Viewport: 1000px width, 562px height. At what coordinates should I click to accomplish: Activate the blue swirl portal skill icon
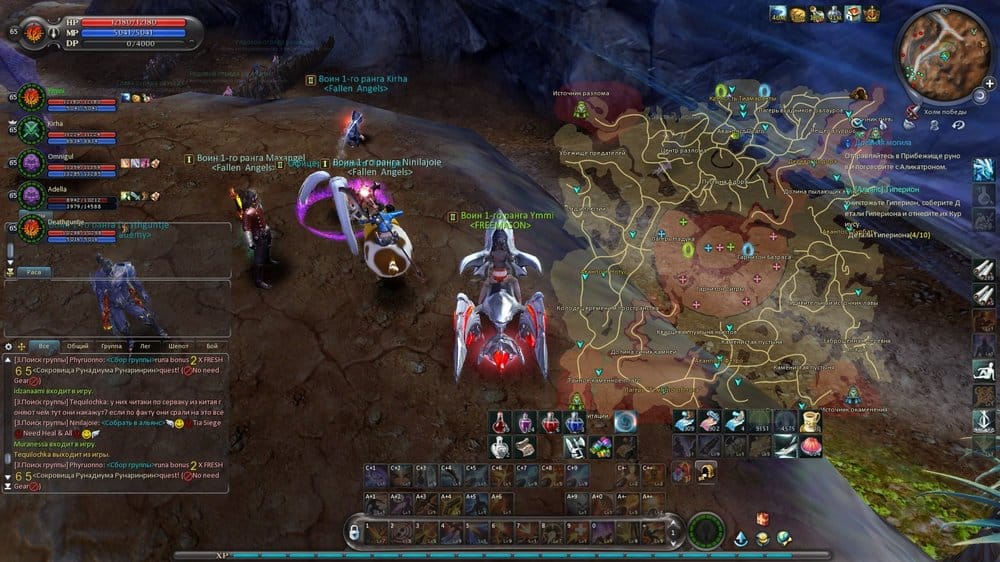click(626, 422)
